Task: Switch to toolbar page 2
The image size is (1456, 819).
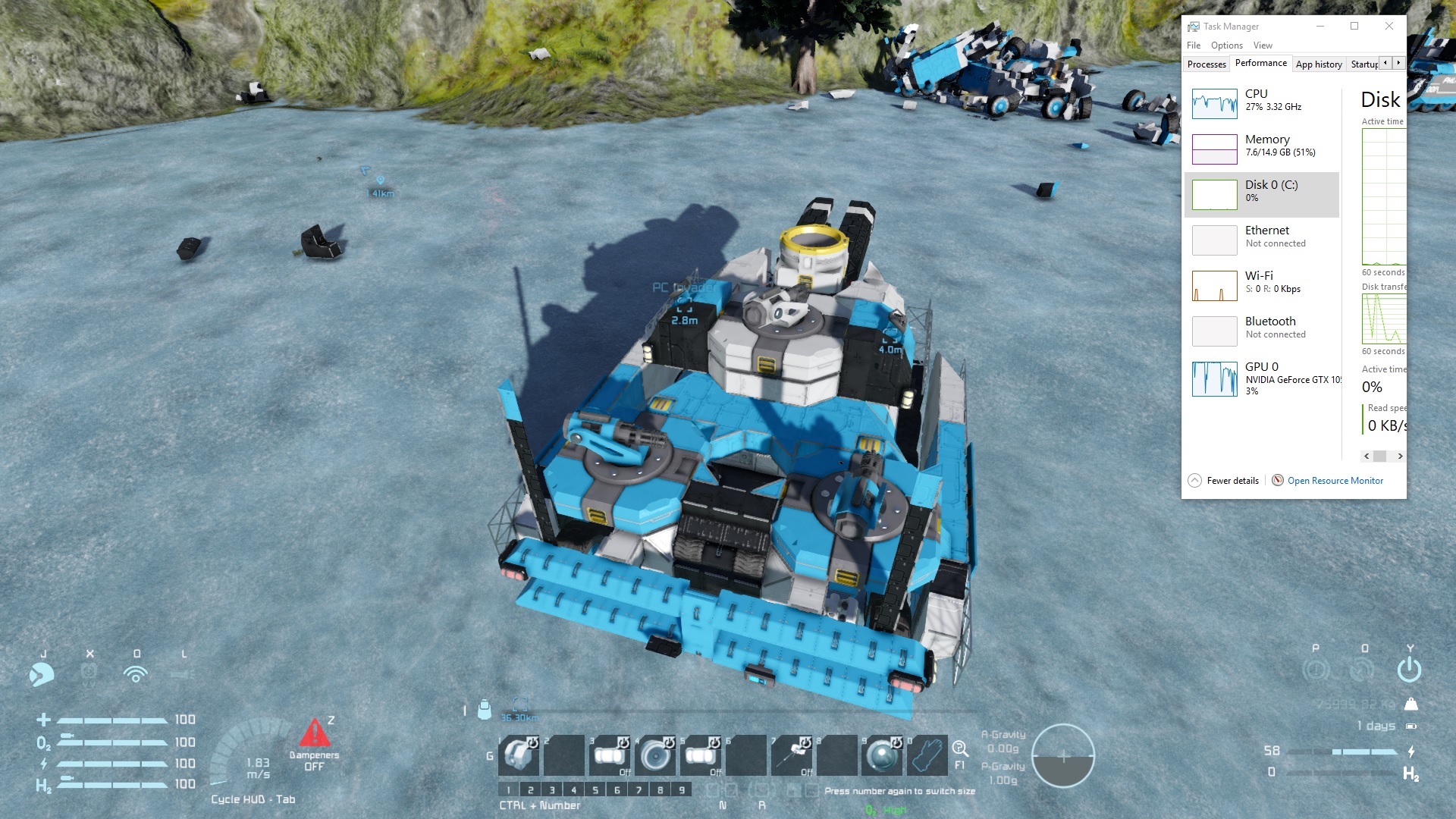Action: (x=530, y=790)
